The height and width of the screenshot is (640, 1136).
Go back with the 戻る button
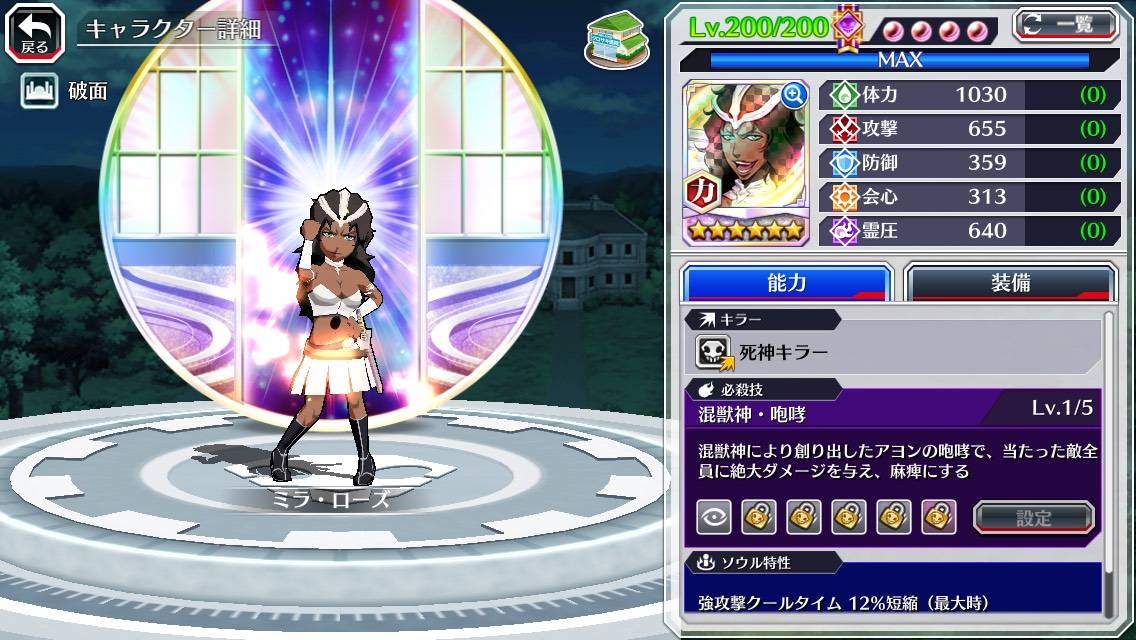point(34,32)
